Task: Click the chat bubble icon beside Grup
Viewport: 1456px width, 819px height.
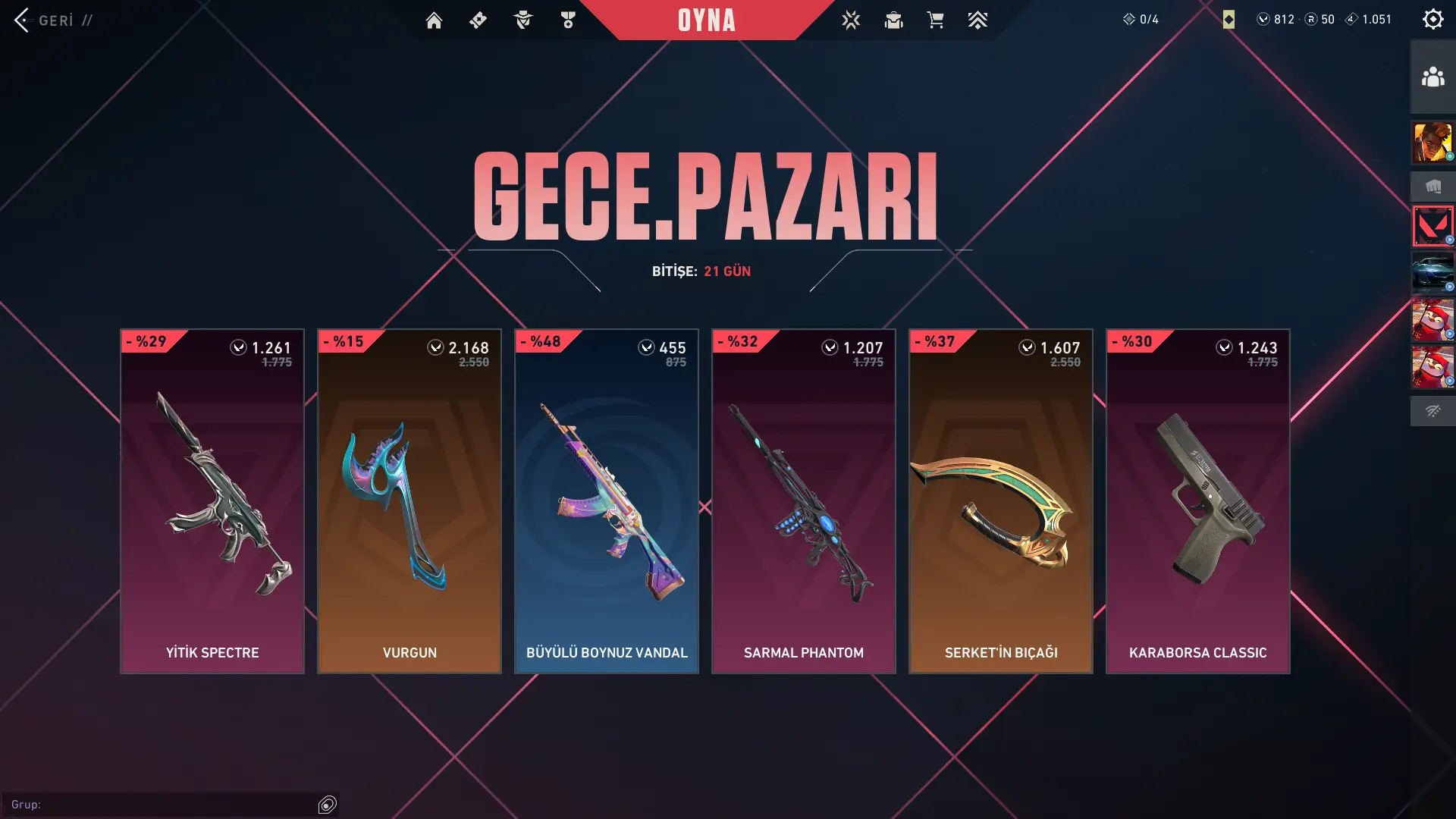Action: 328,805
